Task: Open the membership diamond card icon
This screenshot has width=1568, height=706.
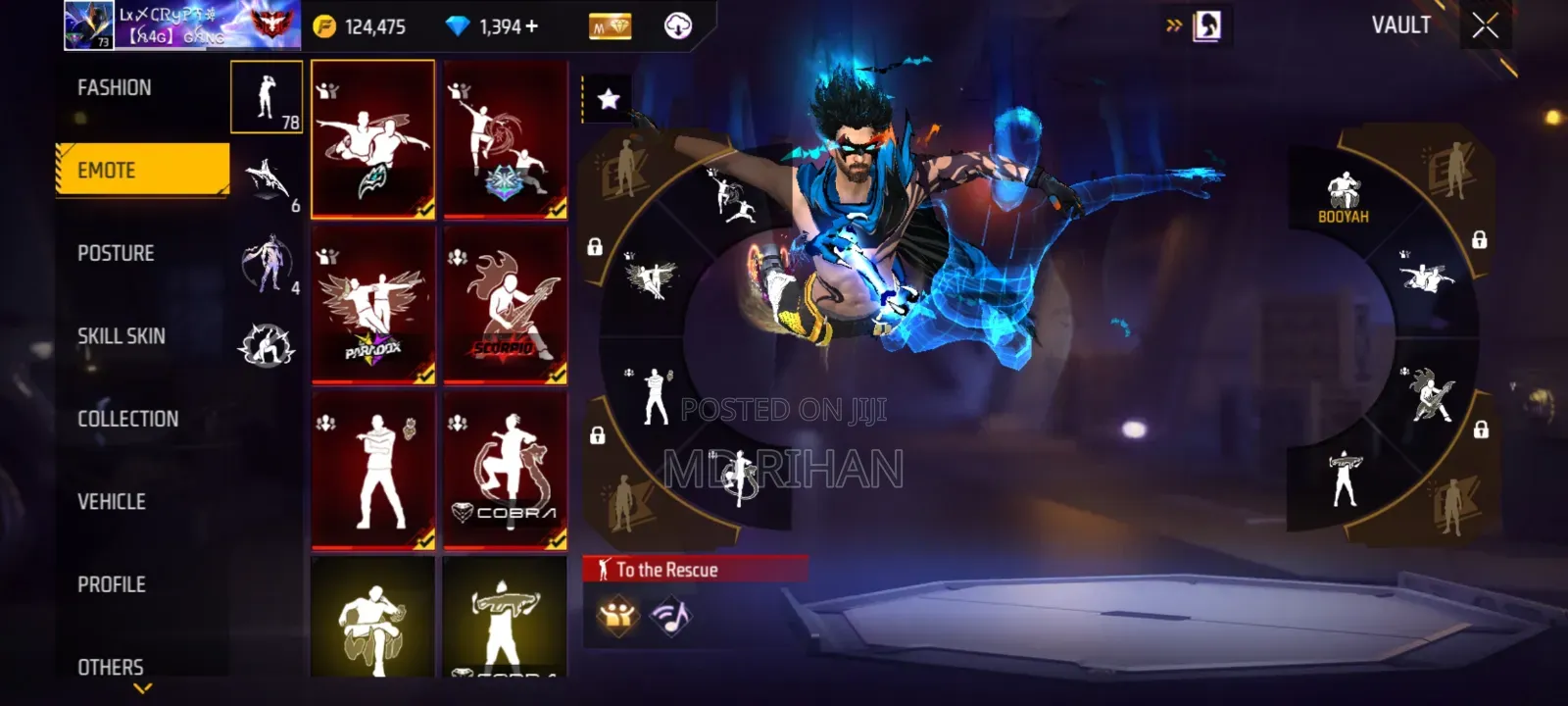Action: (610, 26)
